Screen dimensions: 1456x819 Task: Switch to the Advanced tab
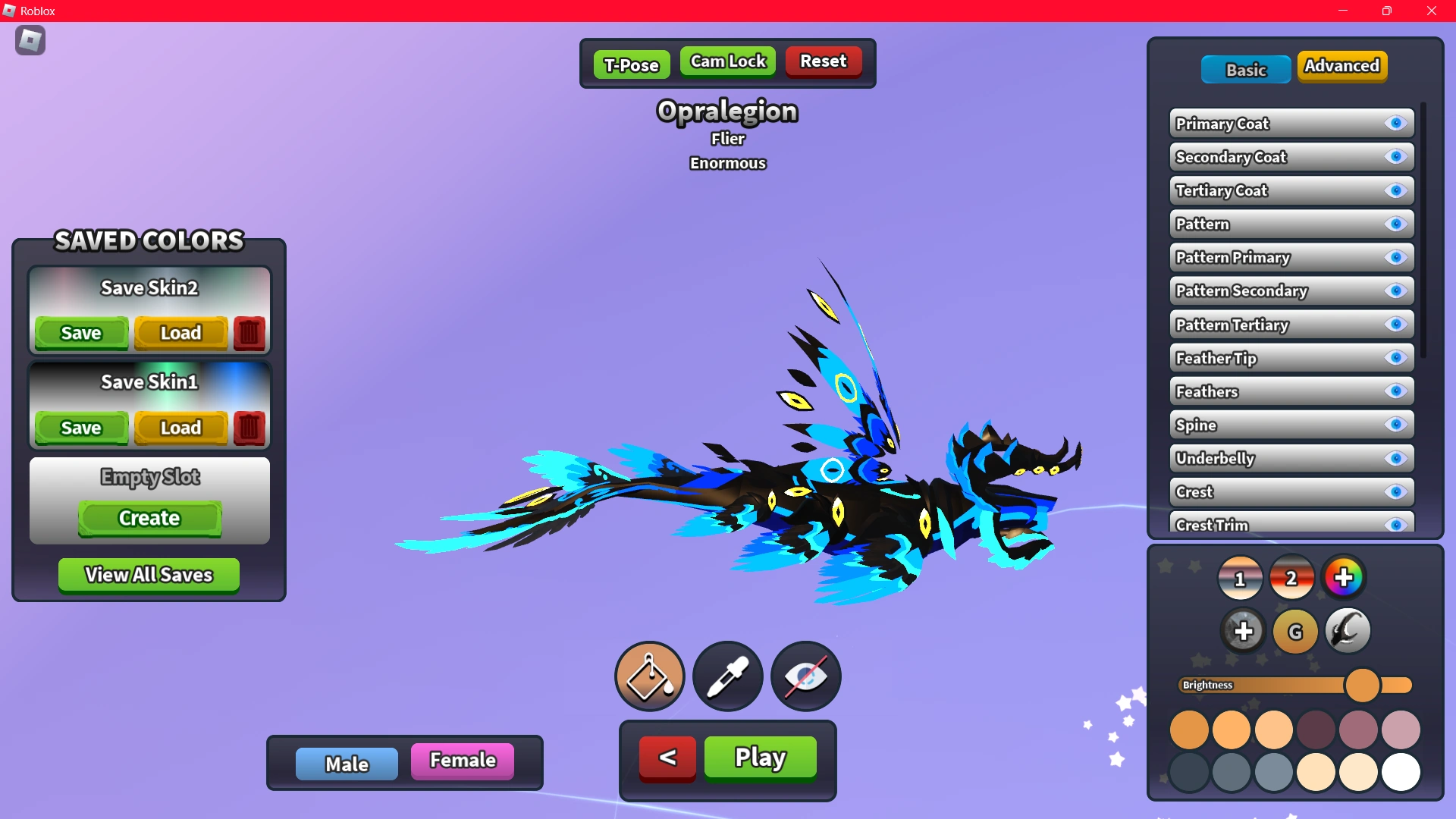(1342, 66)
